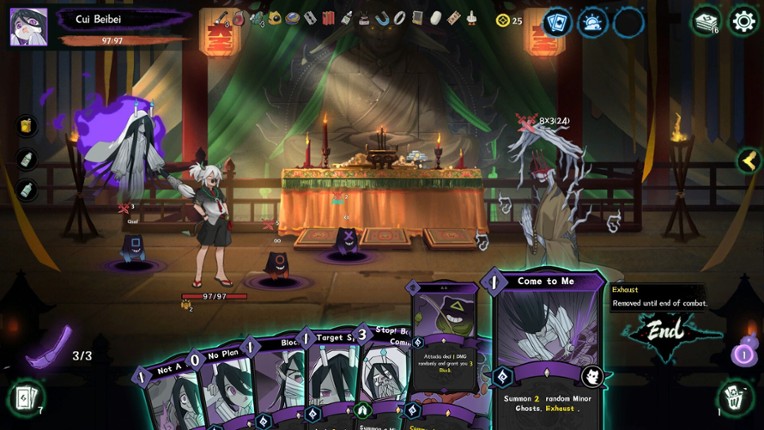
Task: Click Cui Beibei's character portrait
Action: (28, 27)
